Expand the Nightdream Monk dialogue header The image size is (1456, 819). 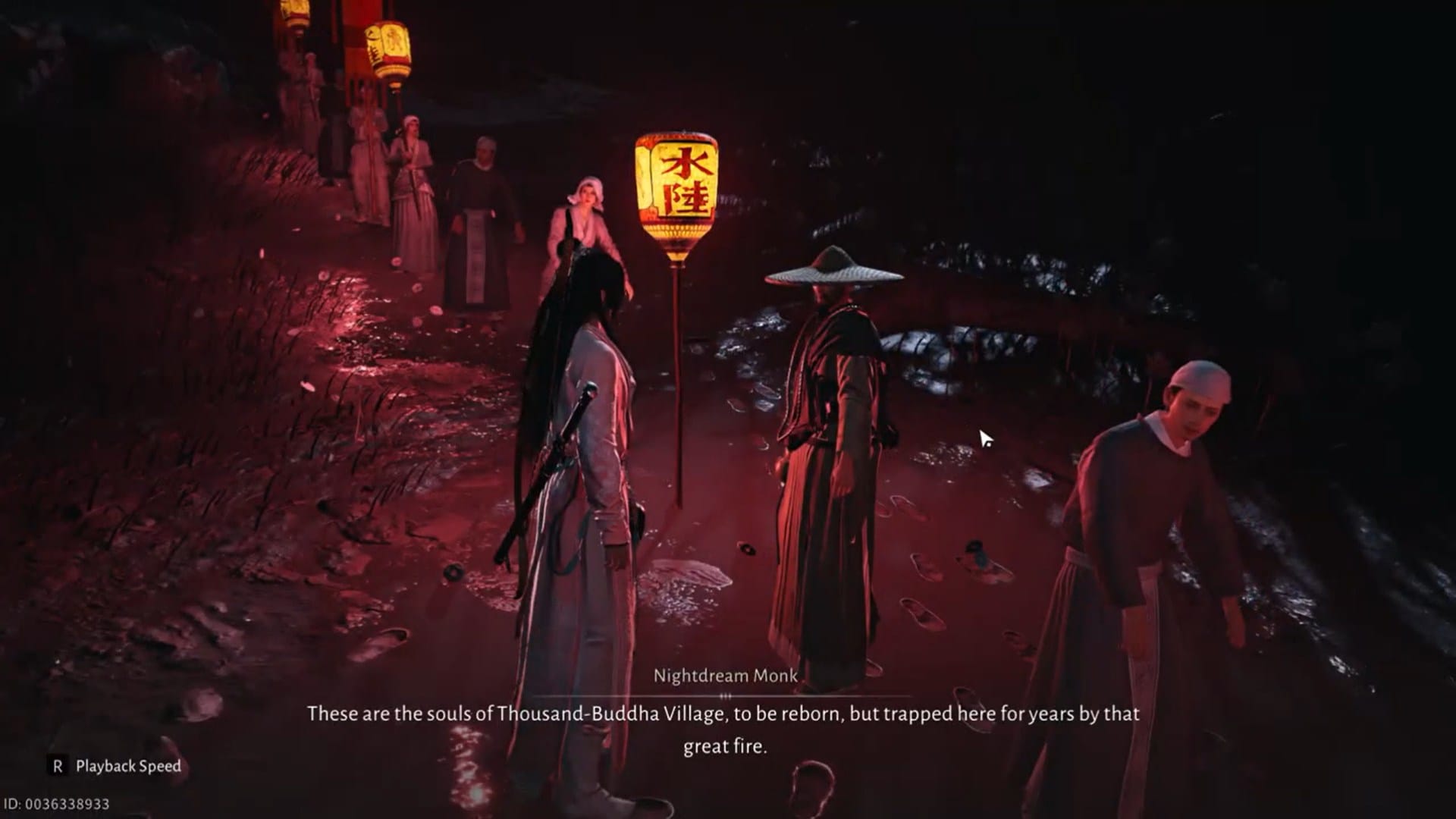pos(726,676)
